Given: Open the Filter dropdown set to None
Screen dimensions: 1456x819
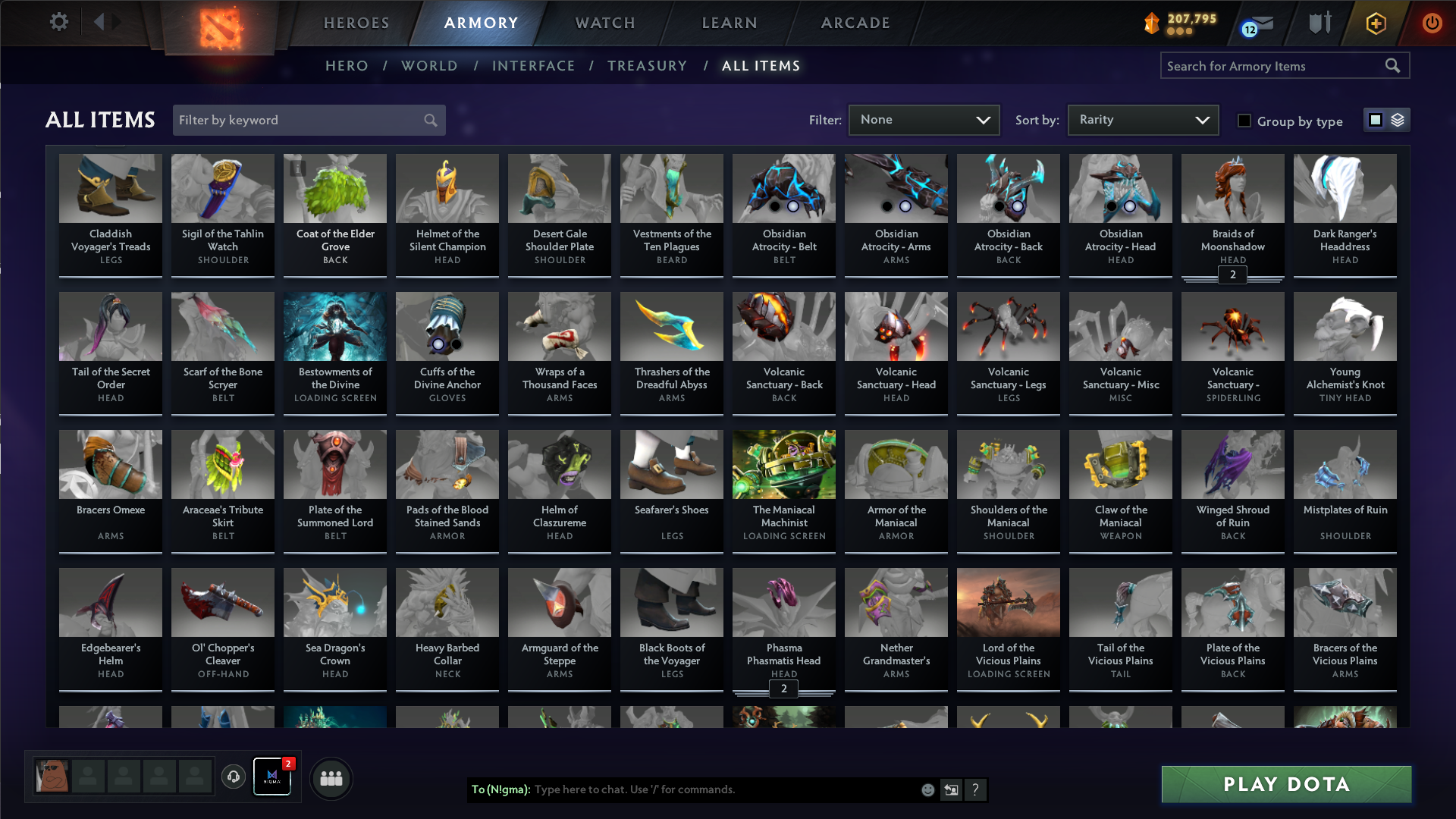Looking at the screenshot, I should pyautogui.click(x=924, y=119).
